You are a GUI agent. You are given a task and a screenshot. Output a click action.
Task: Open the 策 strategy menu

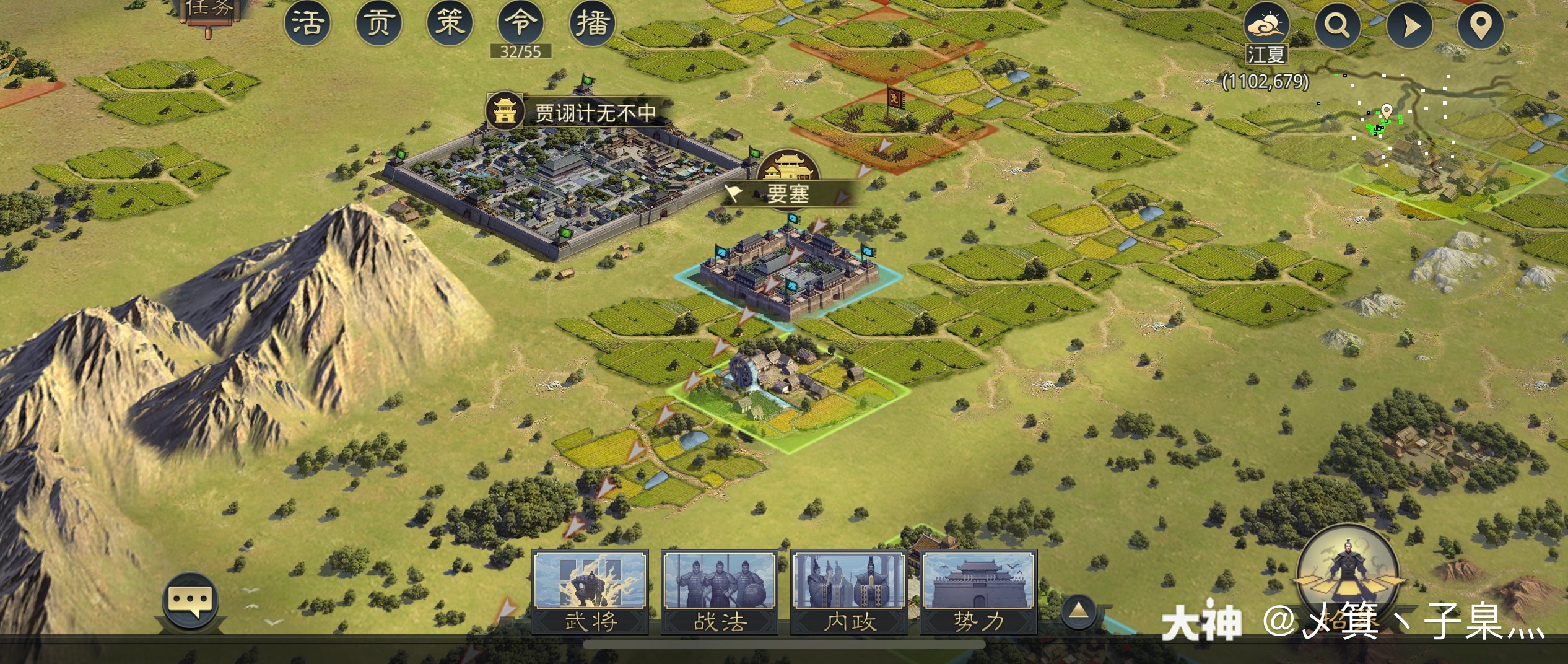pos(450,24)
